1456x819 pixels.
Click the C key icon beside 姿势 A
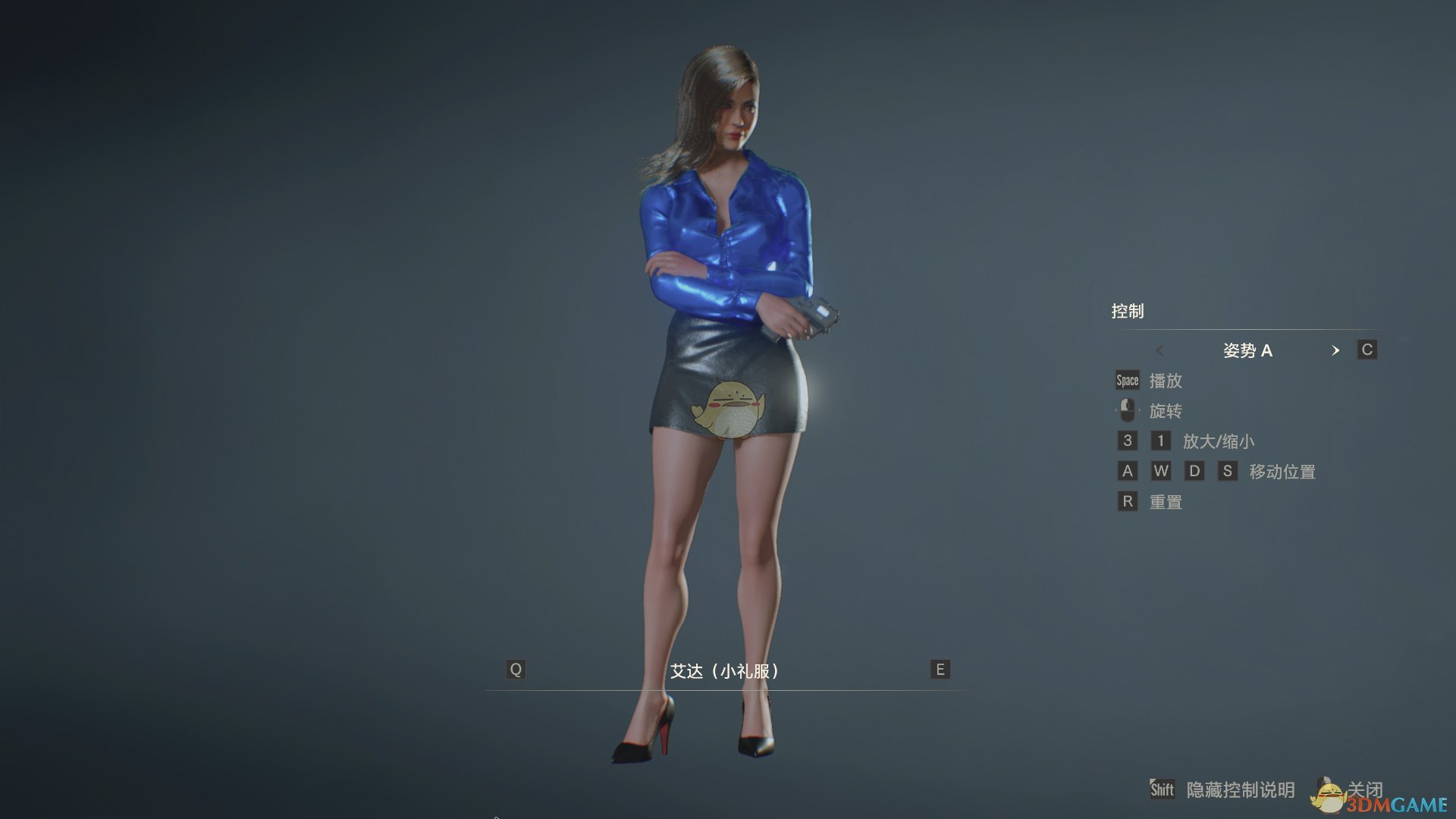point(1368,350)
